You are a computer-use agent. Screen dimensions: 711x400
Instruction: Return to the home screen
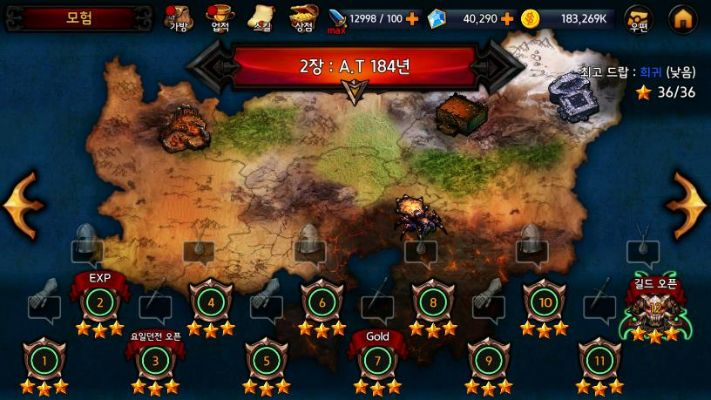(683, 17)
